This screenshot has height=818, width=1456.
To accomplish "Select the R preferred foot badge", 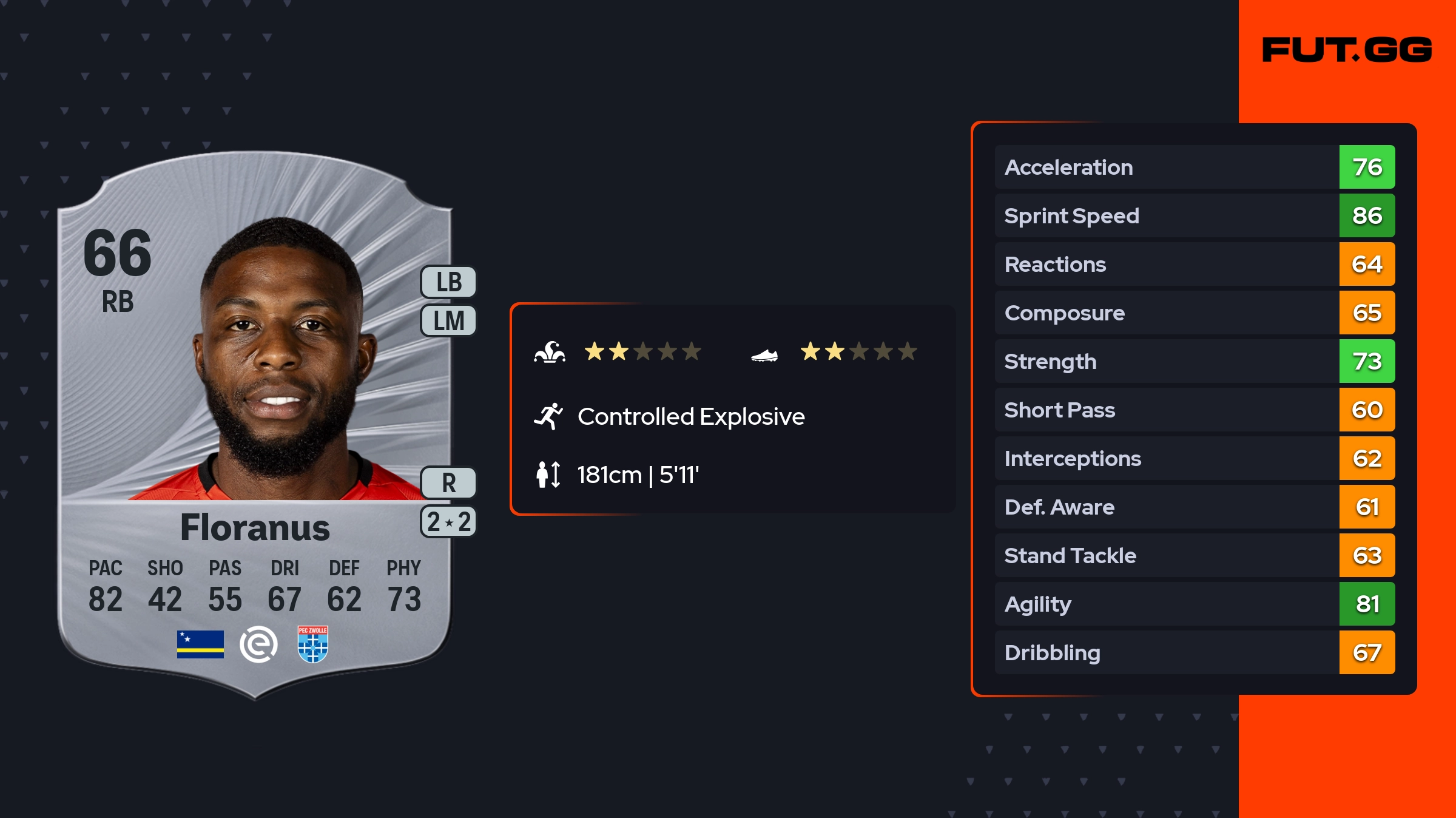I will point(449,483).
